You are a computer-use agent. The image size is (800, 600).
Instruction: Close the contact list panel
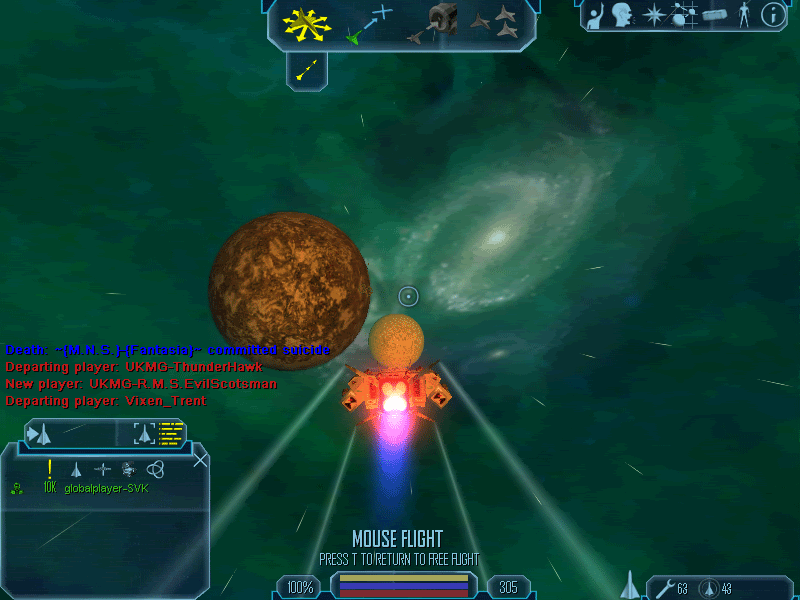point(200,460)
